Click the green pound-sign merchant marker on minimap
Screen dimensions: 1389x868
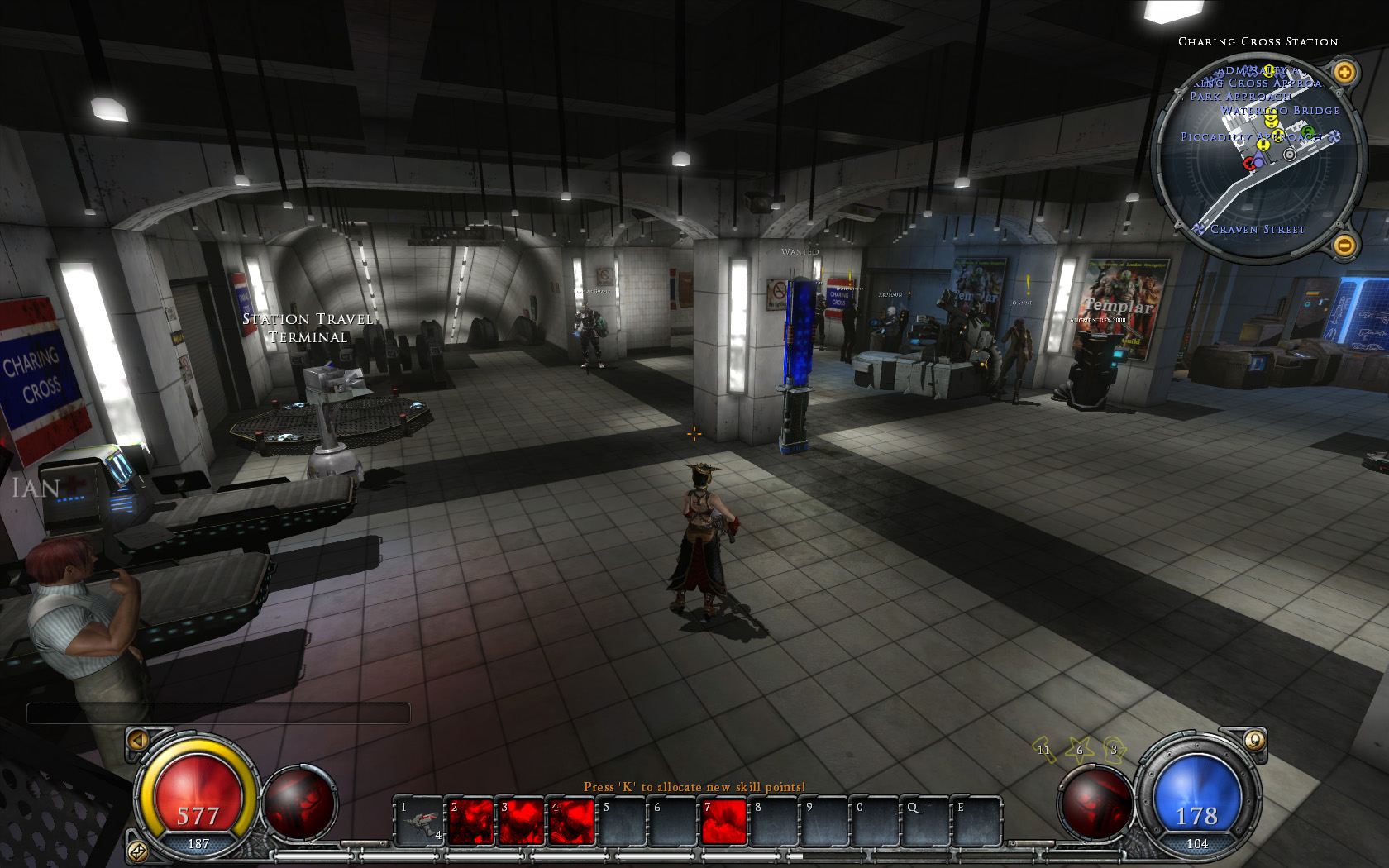[1307, 132]
